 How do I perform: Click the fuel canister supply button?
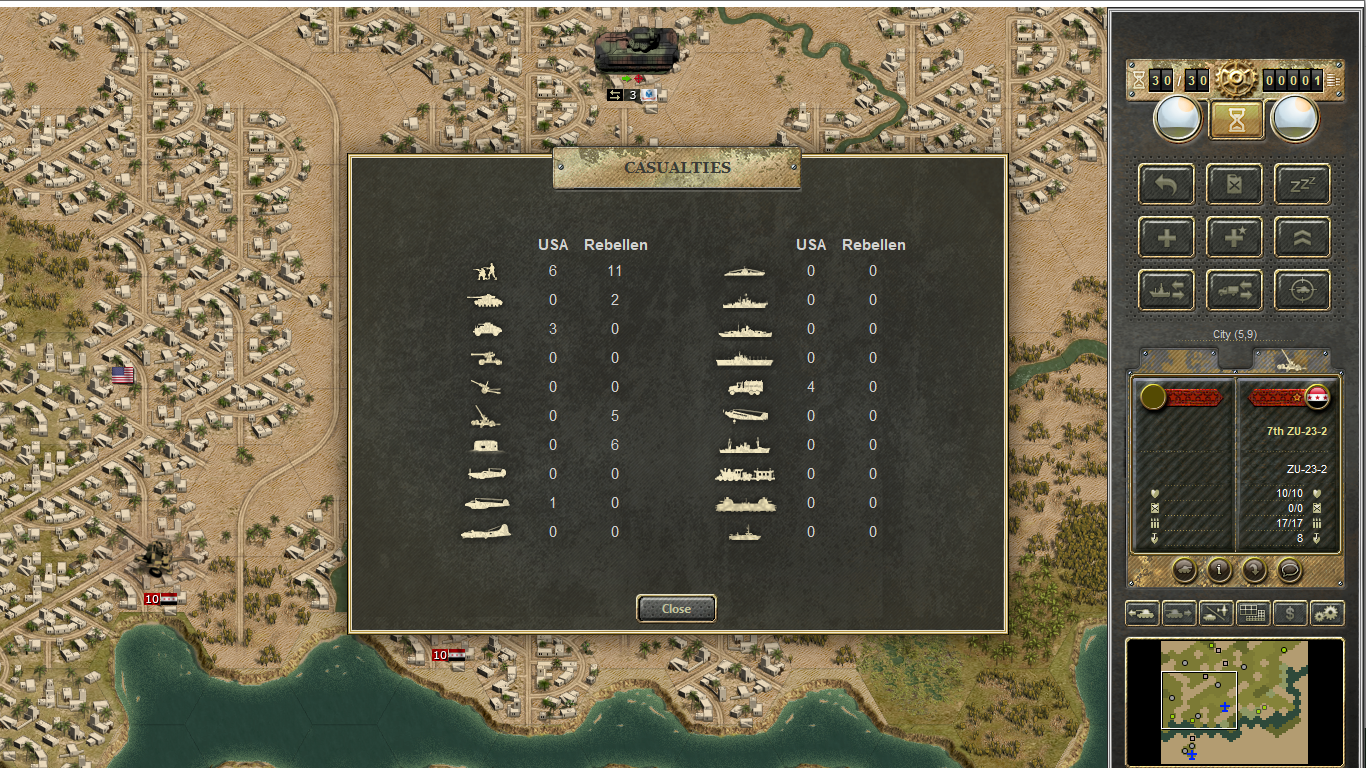click(1234, 184)
